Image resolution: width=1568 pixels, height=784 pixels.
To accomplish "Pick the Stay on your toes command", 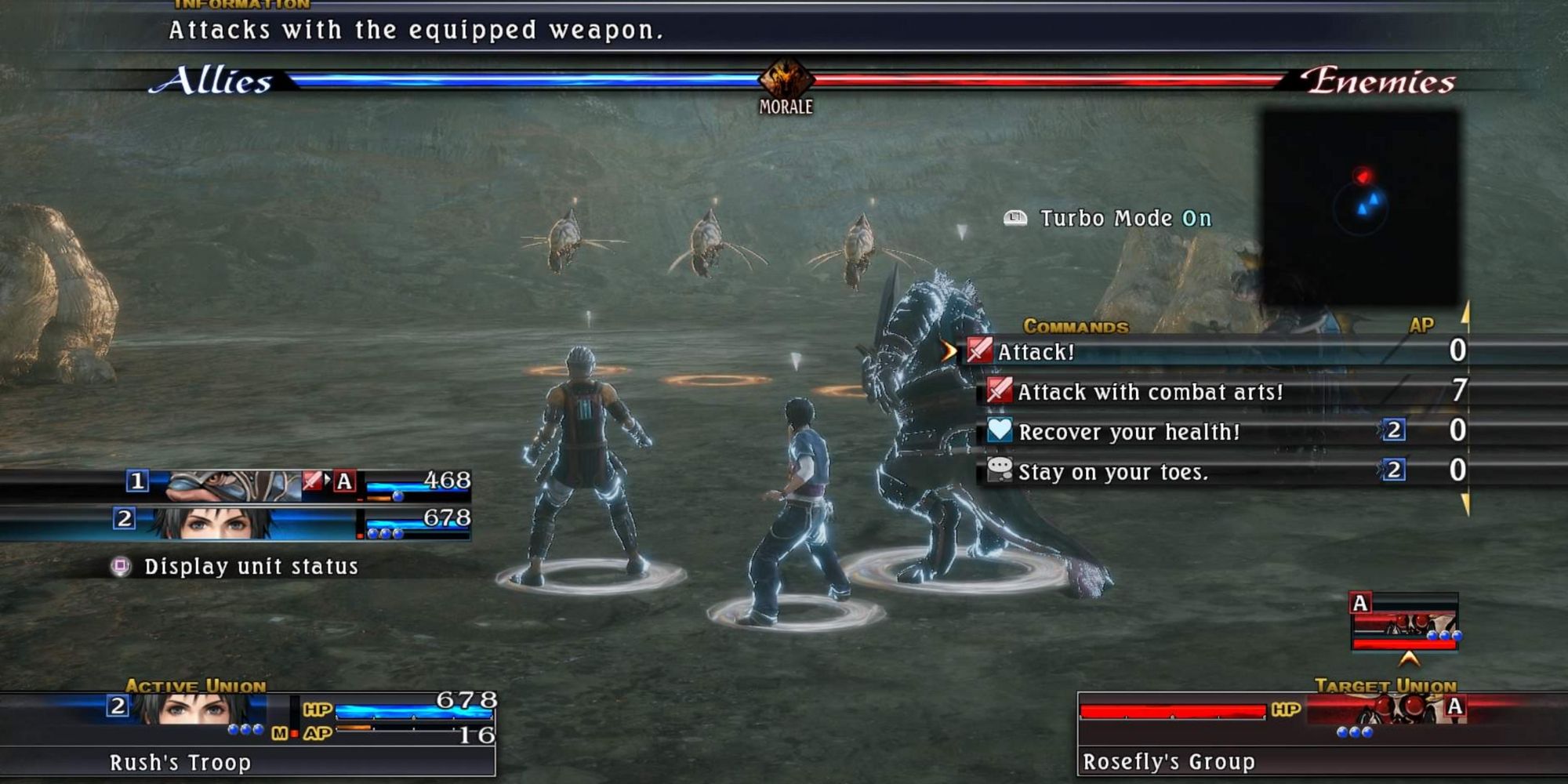I will click(1112, 472).
